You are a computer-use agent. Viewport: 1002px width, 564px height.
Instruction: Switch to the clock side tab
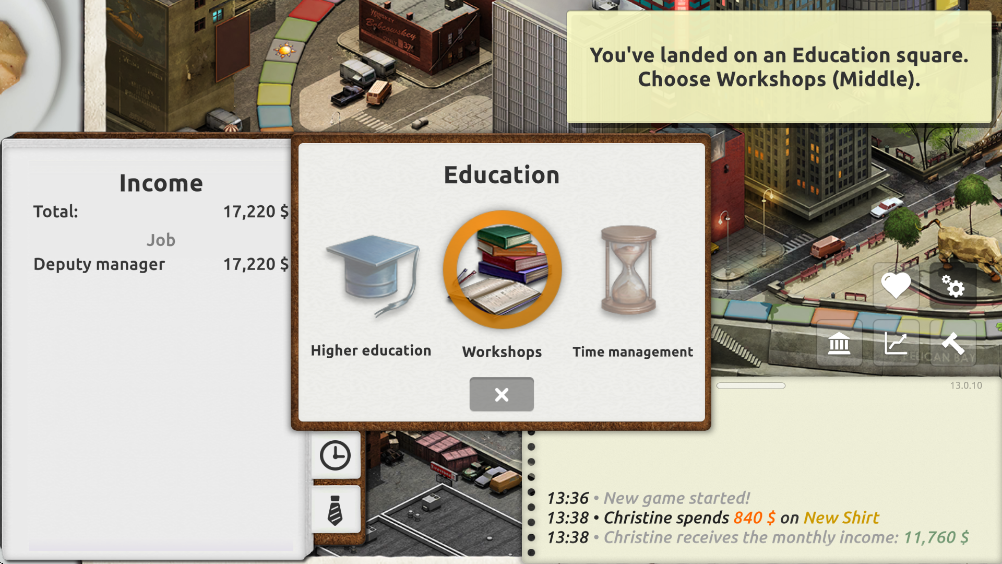pos(335,456)
